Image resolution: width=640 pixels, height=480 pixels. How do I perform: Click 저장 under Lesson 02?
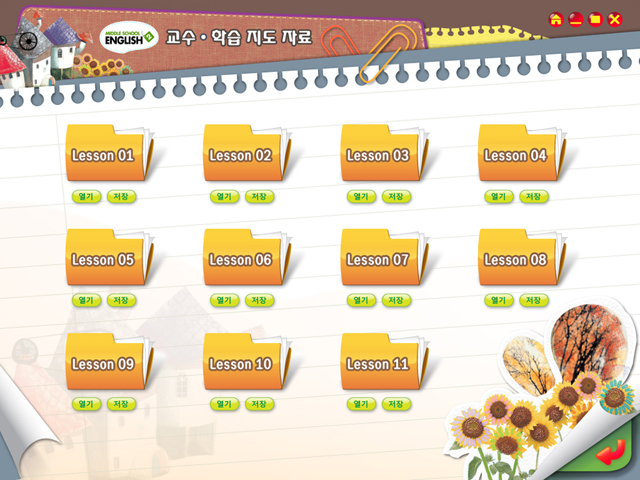pos(259,196)
